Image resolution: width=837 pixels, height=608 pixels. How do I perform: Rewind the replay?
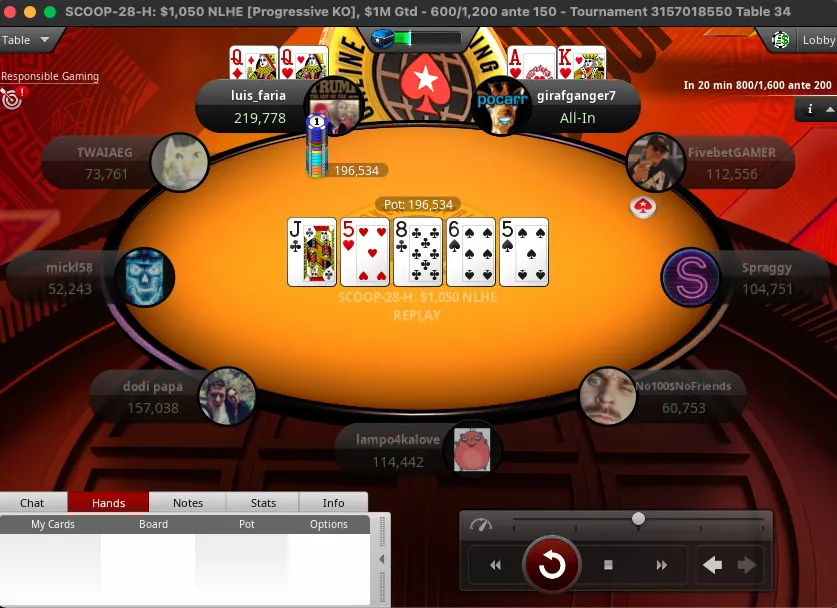coord(495,566)
